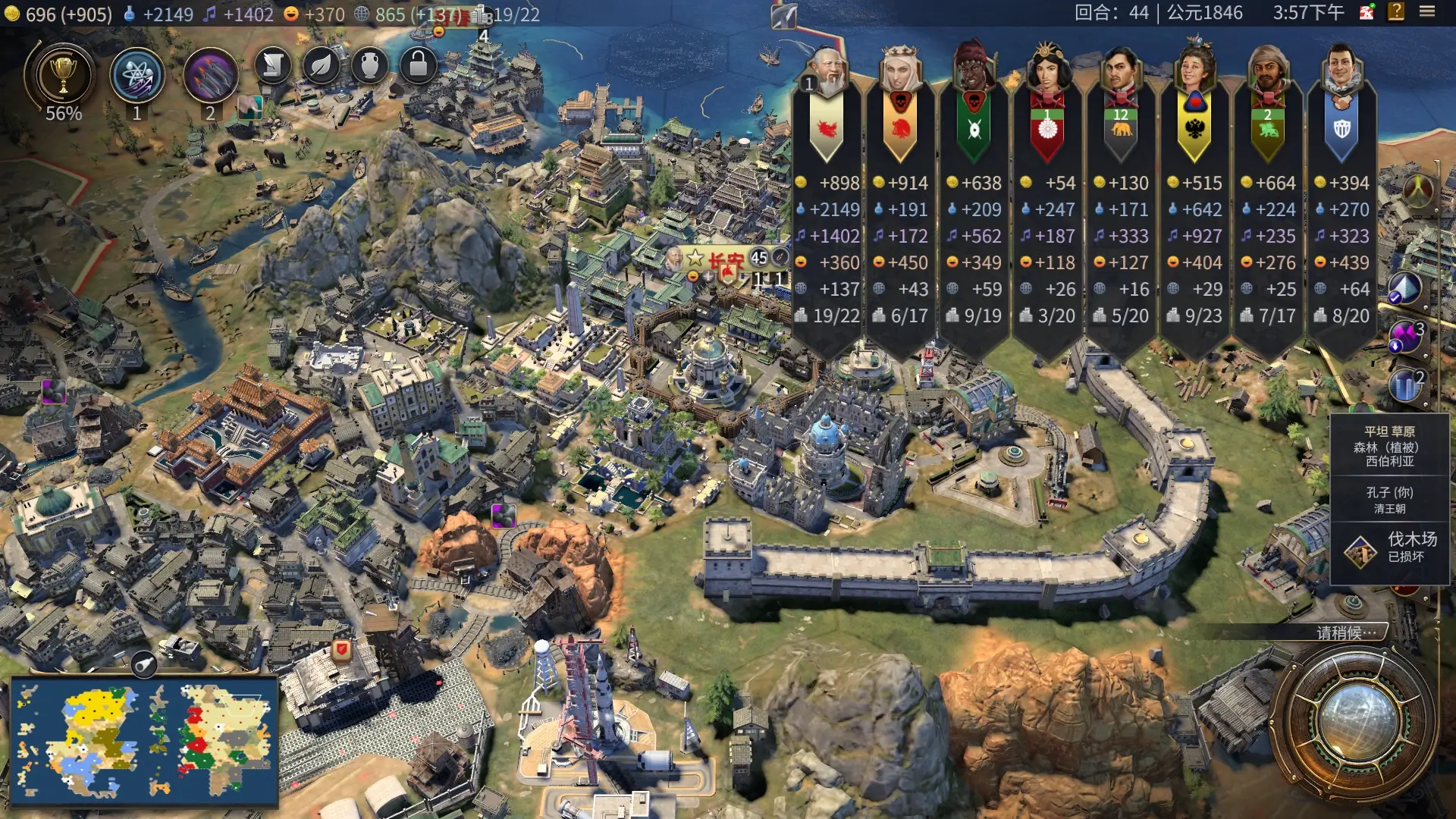
Task: Open the pyramid wonder notification
Action: coord(1404,288)
